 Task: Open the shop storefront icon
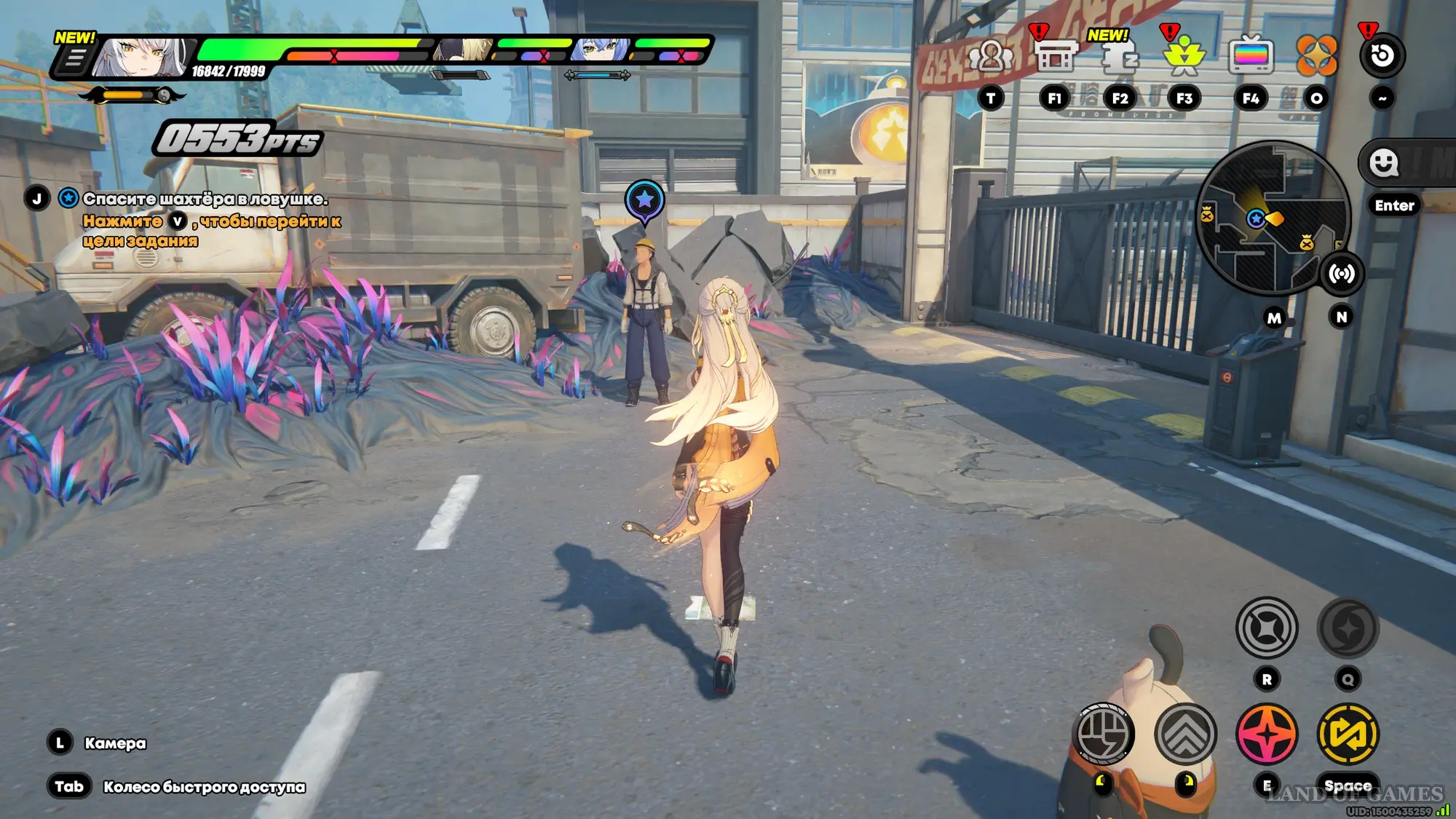point(1055,57)
